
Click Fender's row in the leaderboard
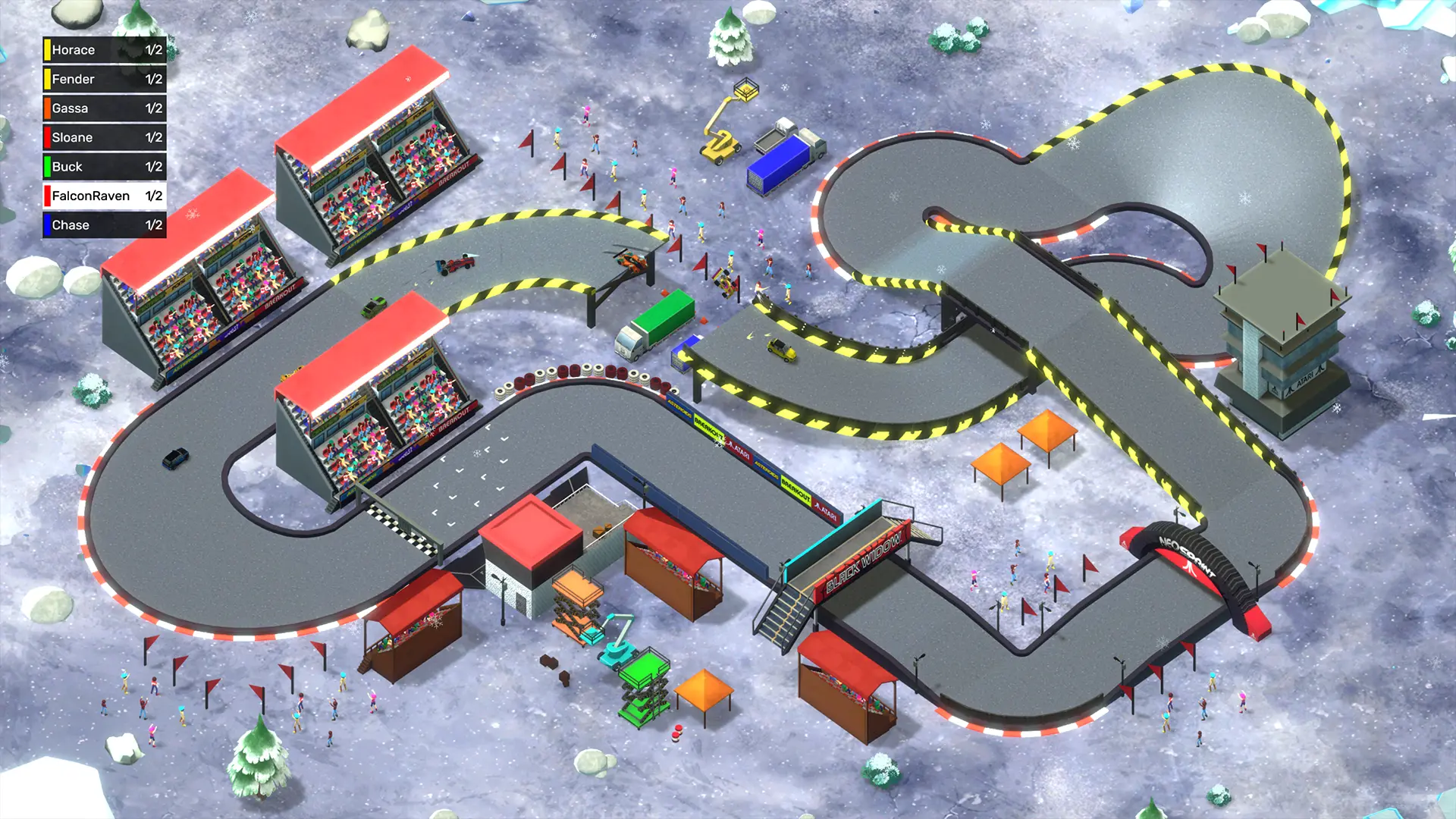coord(105,79)
